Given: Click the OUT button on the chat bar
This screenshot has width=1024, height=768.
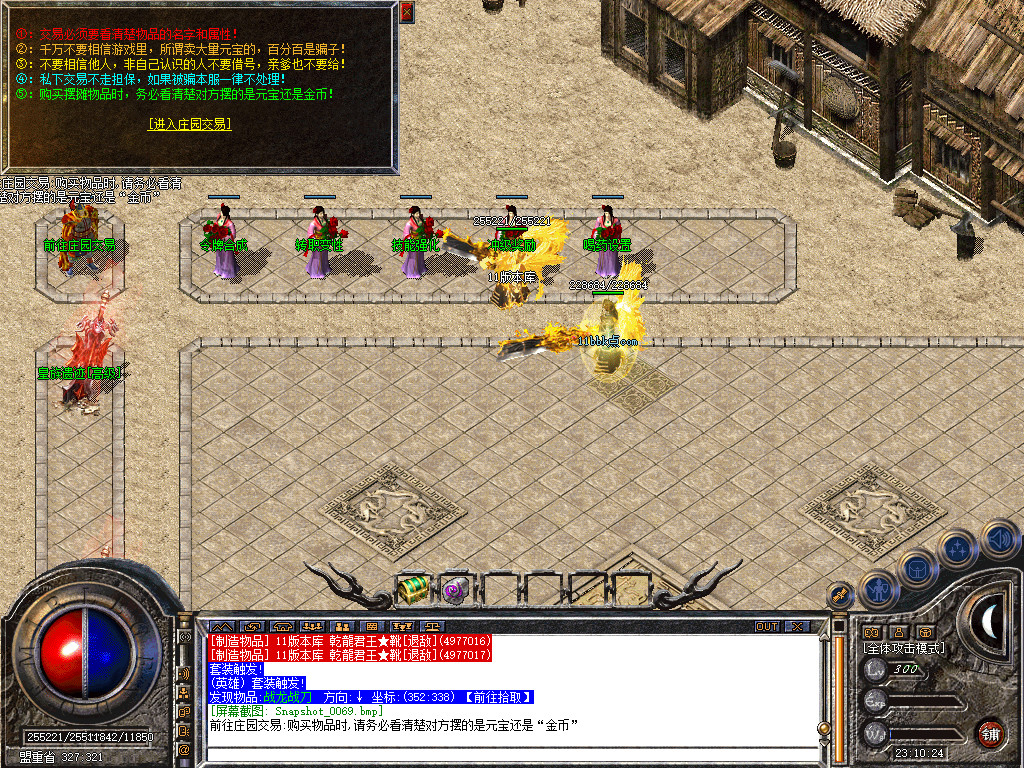Looking at the screenshot, I should [x=767, y=627].
